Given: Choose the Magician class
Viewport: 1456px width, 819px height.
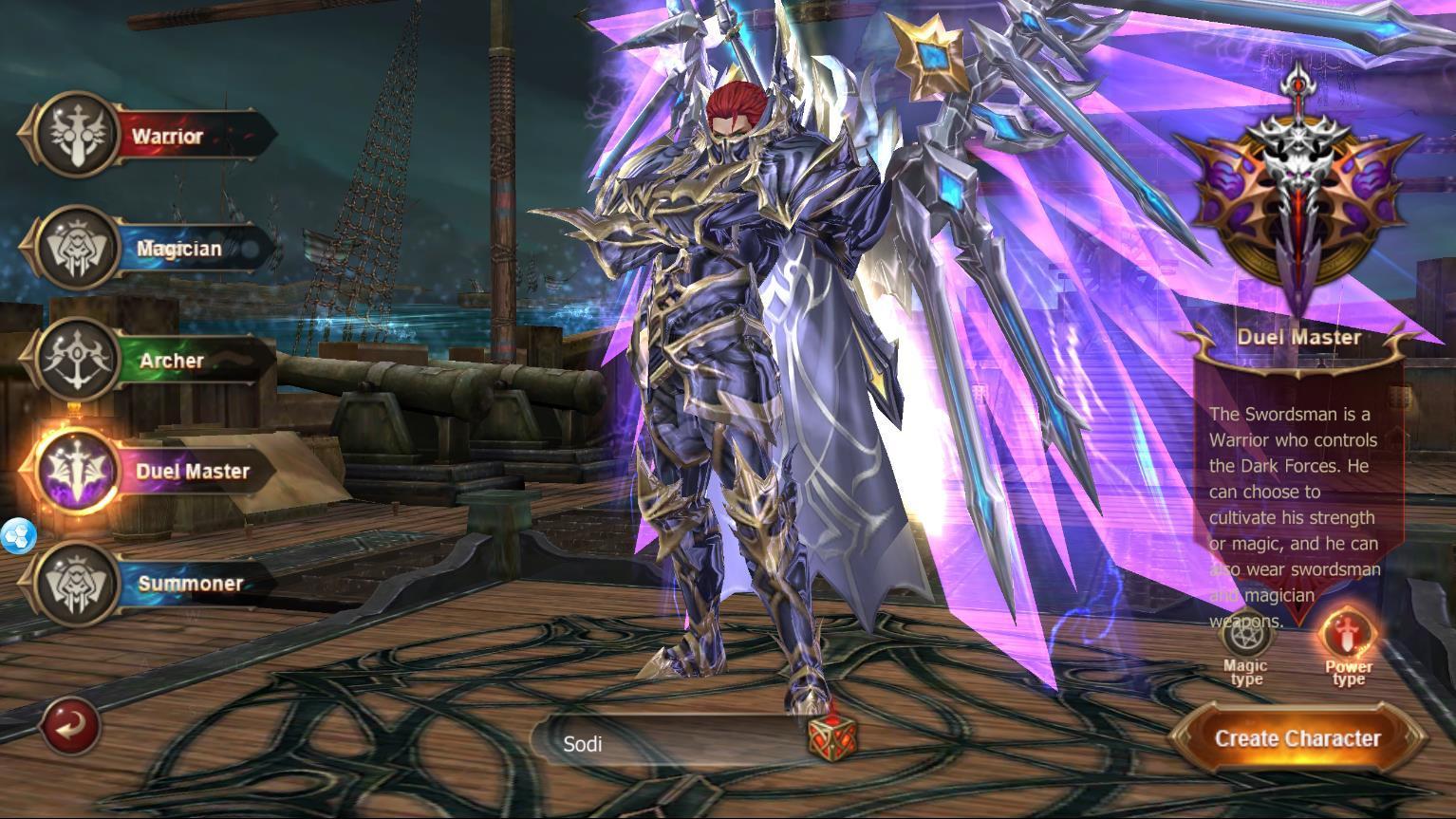Looking at the screenshot, I should pos(152,249).
